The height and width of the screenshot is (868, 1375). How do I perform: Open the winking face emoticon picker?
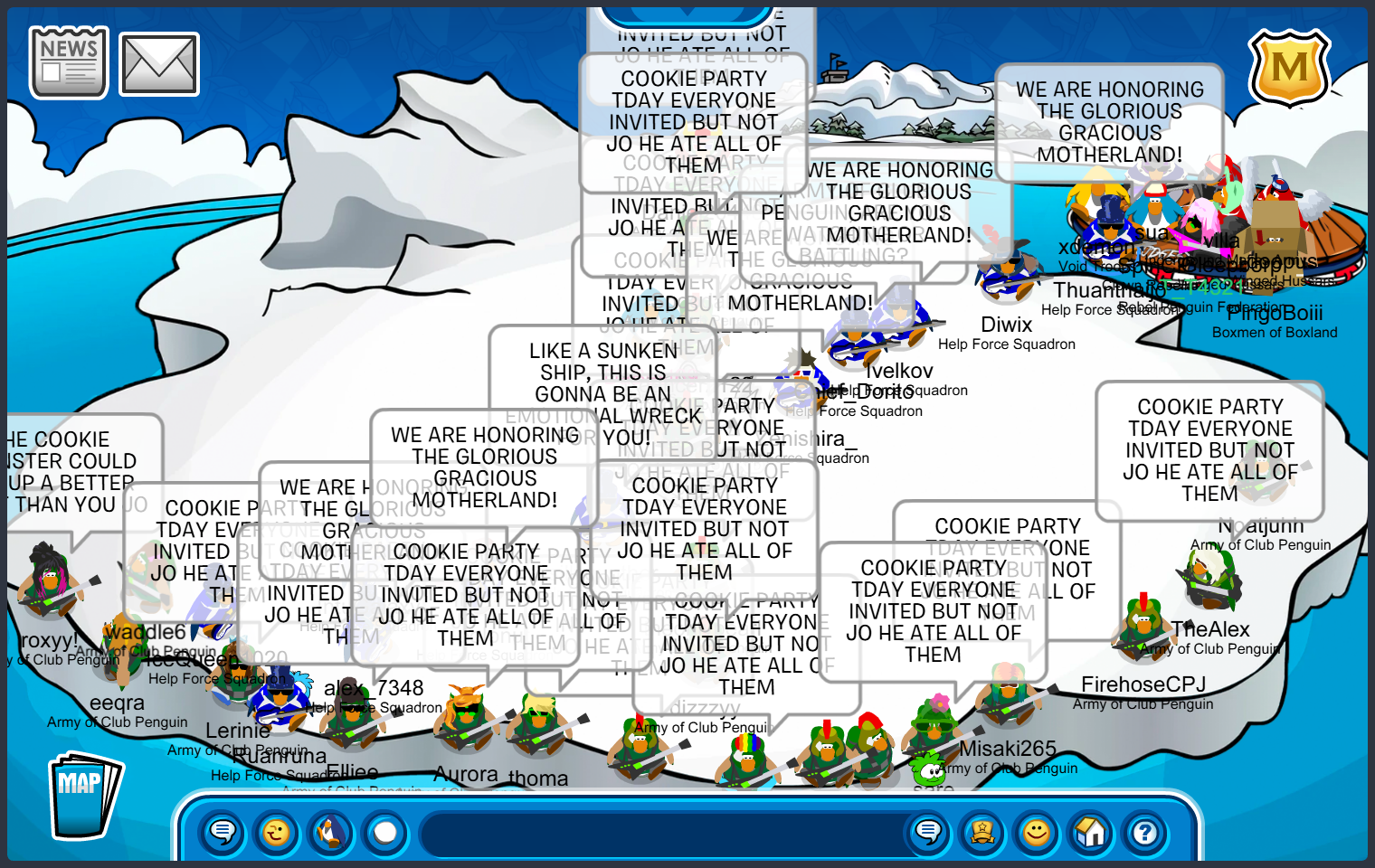click(277, 834)
